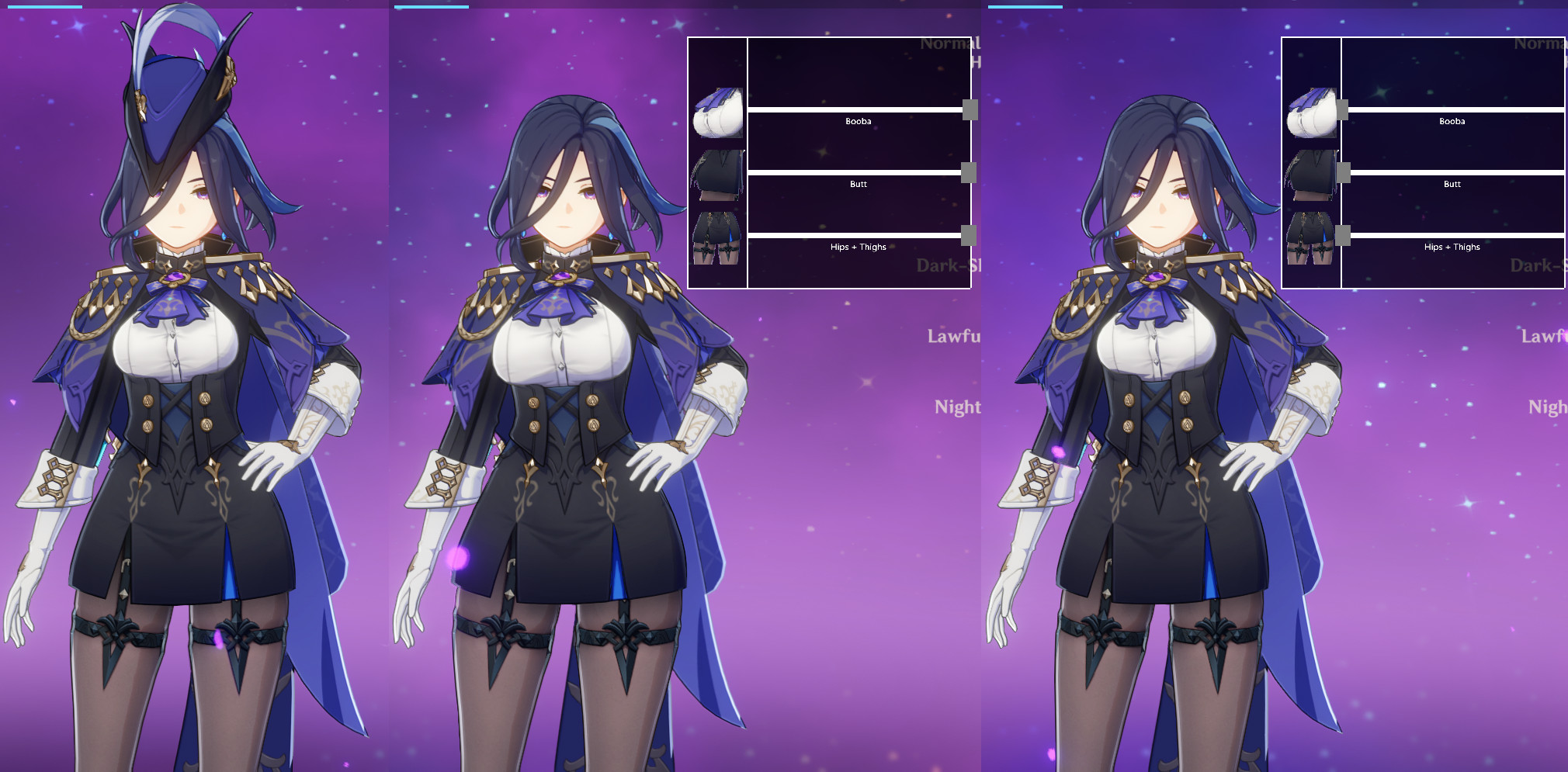
Task: Click the Booba slider handle in the middle panel
Action: 970,111
